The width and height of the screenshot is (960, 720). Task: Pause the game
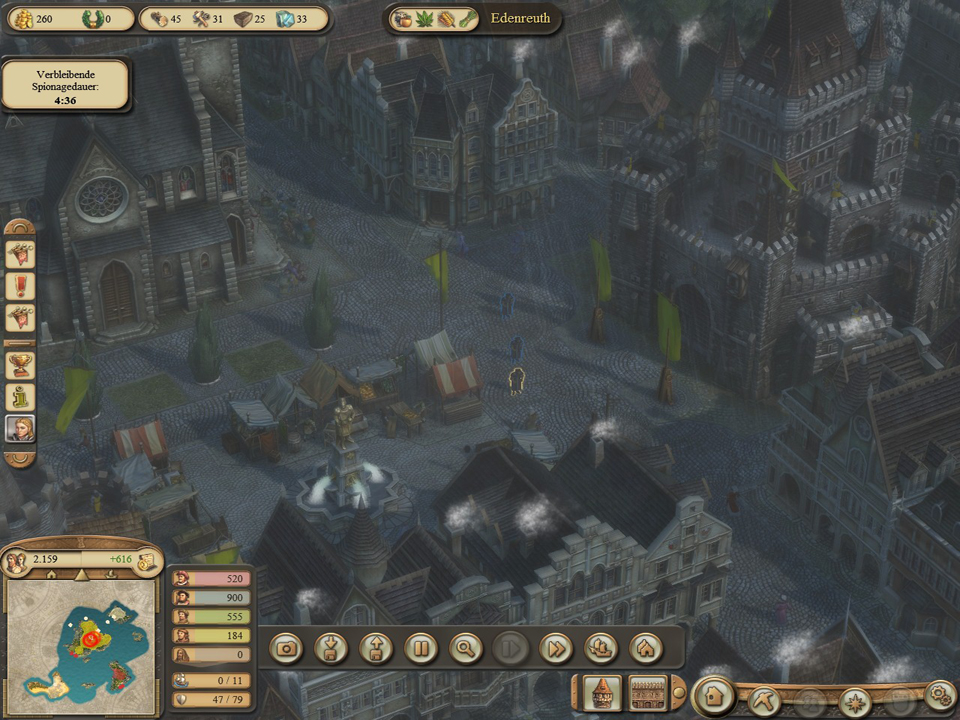(x=421, y=648)
